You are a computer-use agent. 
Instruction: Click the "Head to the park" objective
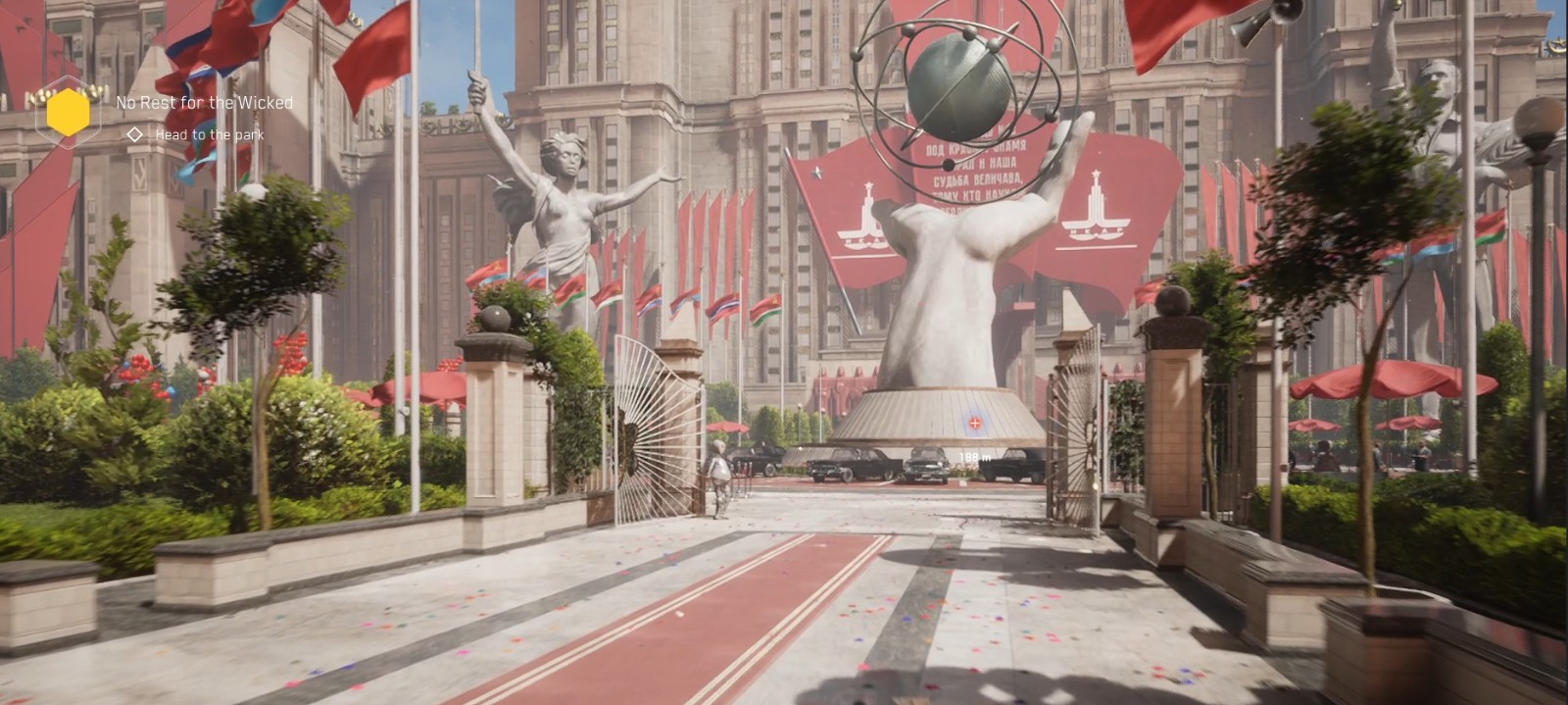(209, 135)
